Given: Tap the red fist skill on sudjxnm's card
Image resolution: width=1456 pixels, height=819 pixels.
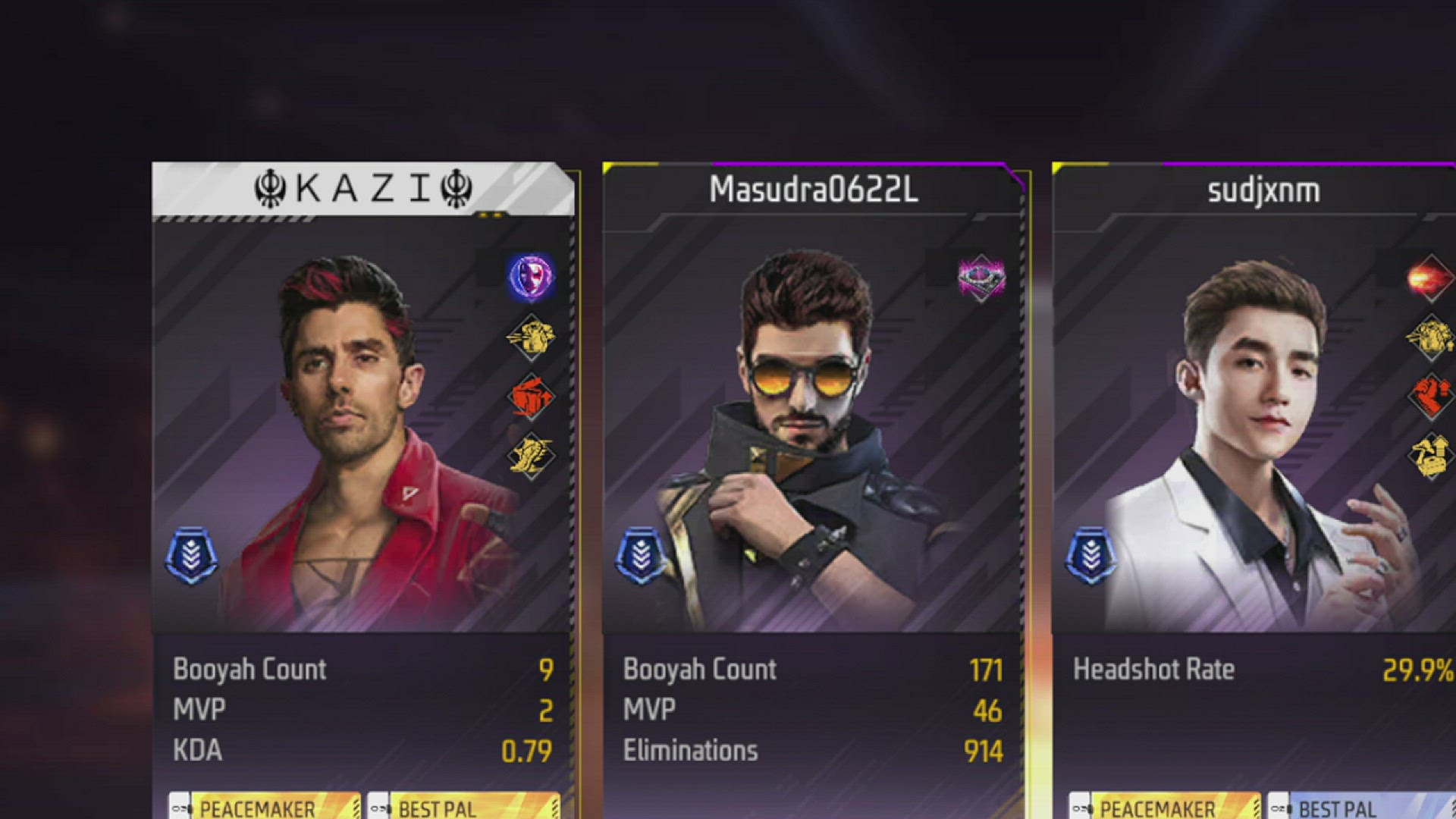Looking at the screenshot, I should [x=1429, y=397].
